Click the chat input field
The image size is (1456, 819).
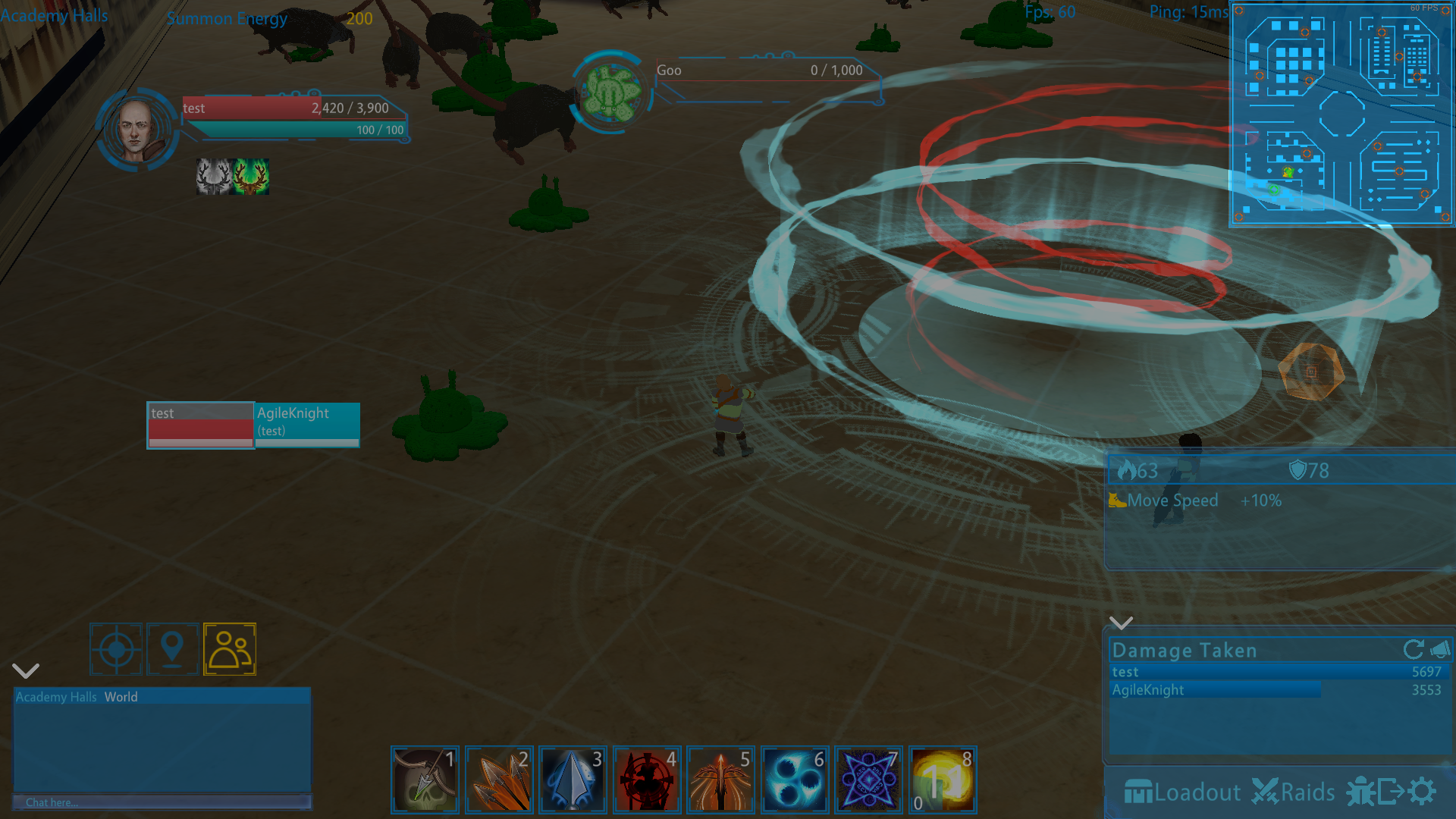tap(162, 802)
